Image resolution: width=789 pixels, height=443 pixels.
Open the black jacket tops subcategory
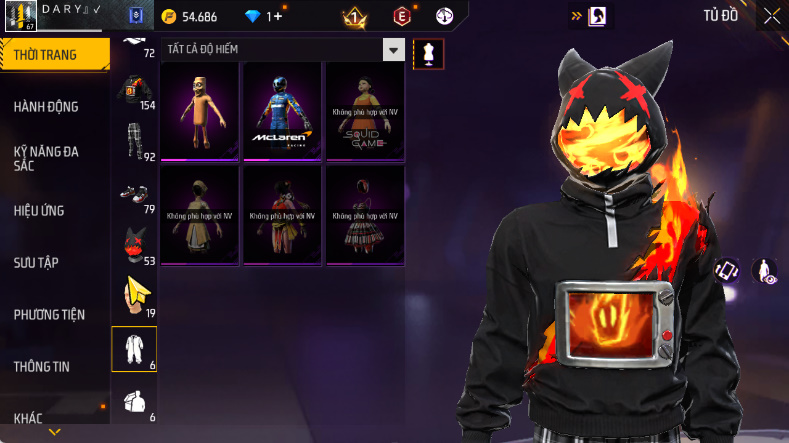[x=134, y=90]
